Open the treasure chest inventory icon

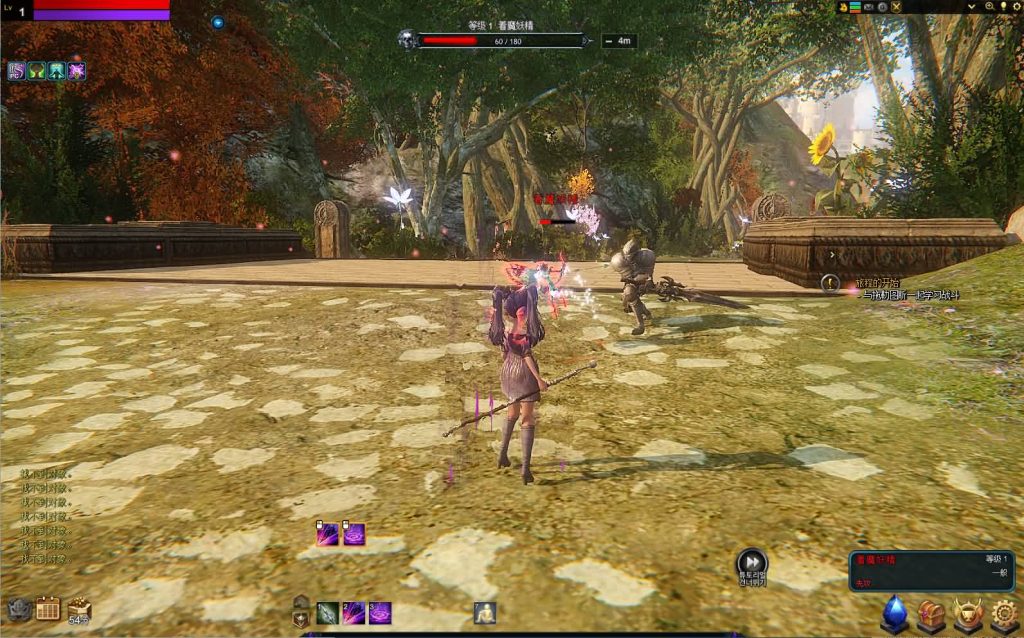[x=931, y=614]
